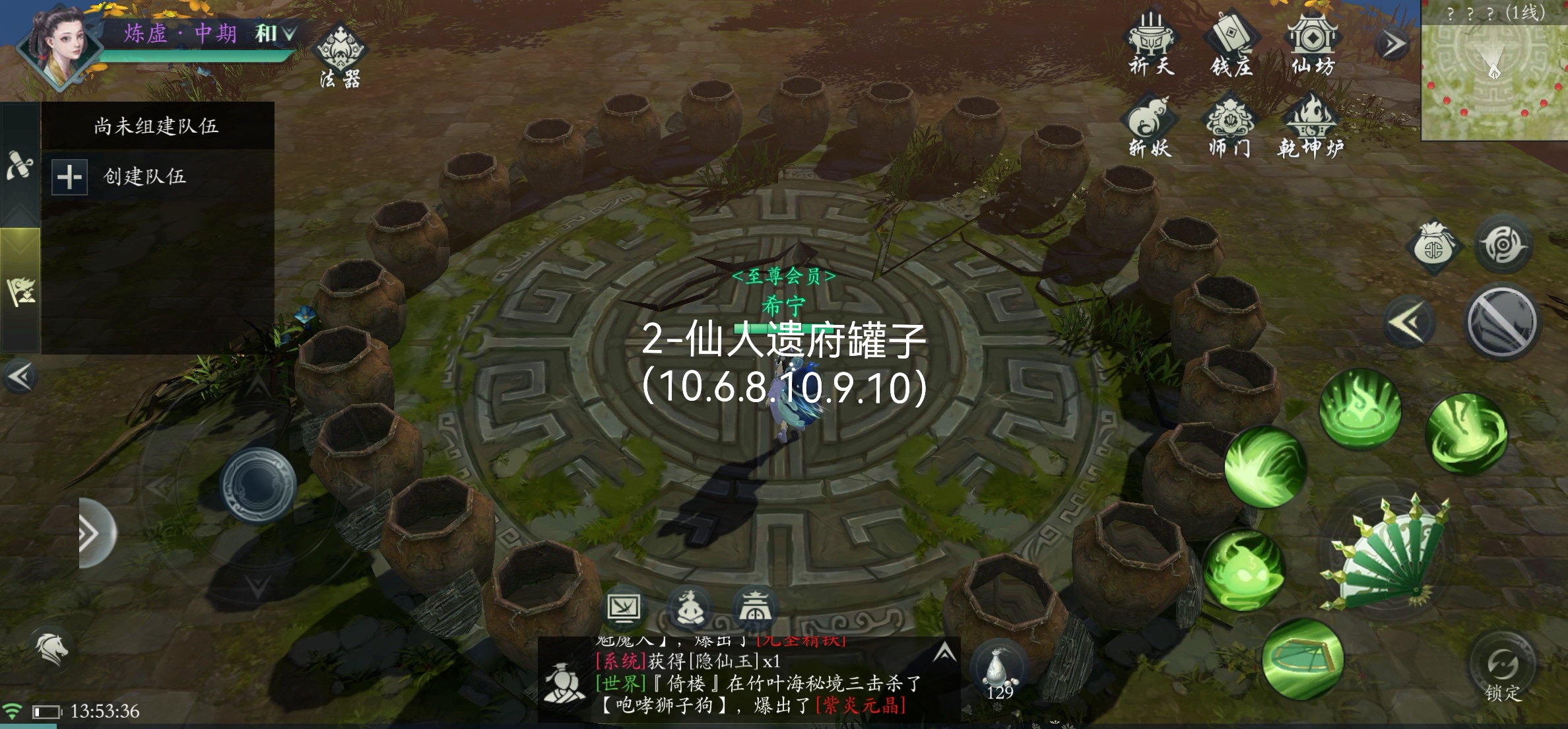1568x729 pixels.
Task: Expand chat history via upward arrow
Action: click(944, 651)
